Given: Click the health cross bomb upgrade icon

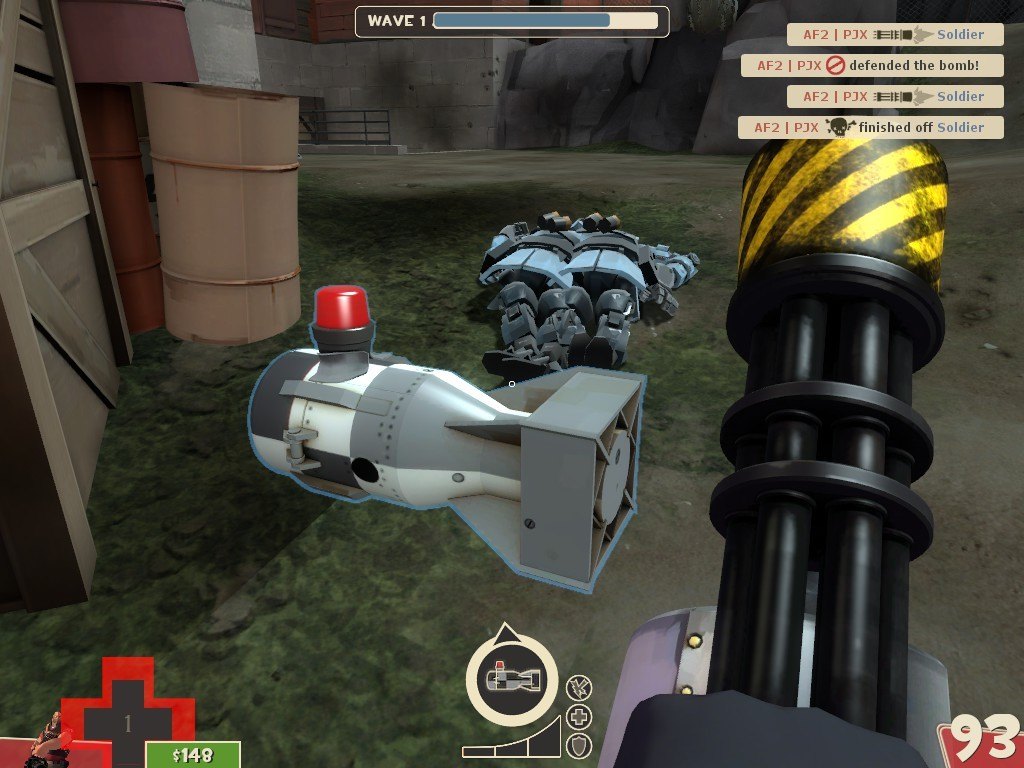Looking at the screenshot, I should (x=579, y=716).
